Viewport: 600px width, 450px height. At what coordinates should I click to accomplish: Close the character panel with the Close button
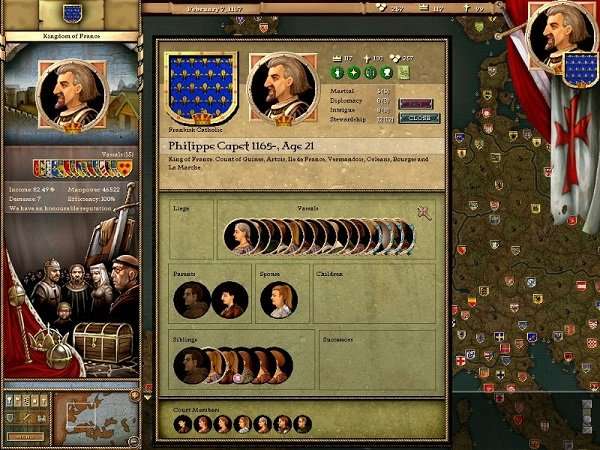(418, 118)
